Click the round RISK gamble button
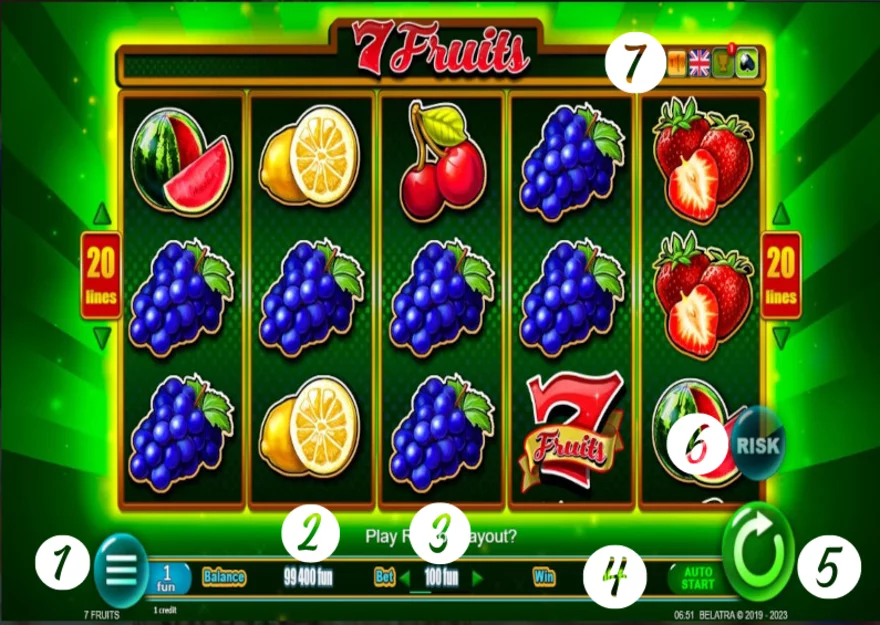The width and height of the screenshot is (880, 625). [x=757, y=441]
